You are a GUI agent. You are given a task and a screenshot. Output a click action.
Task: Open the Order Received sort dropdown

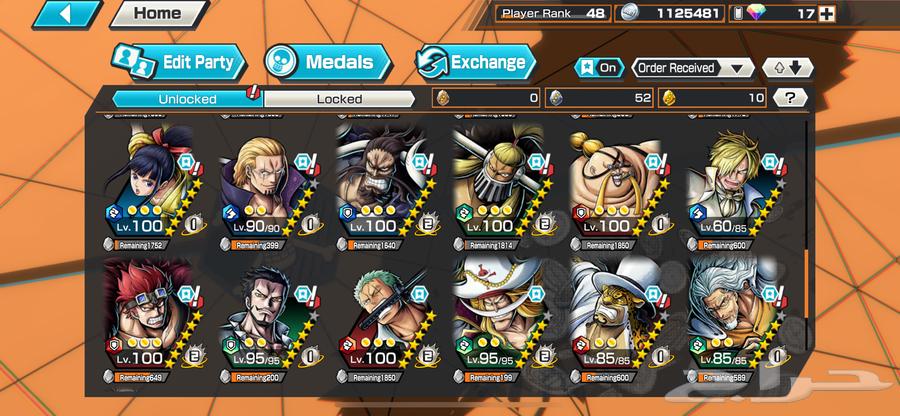point(693,68)
